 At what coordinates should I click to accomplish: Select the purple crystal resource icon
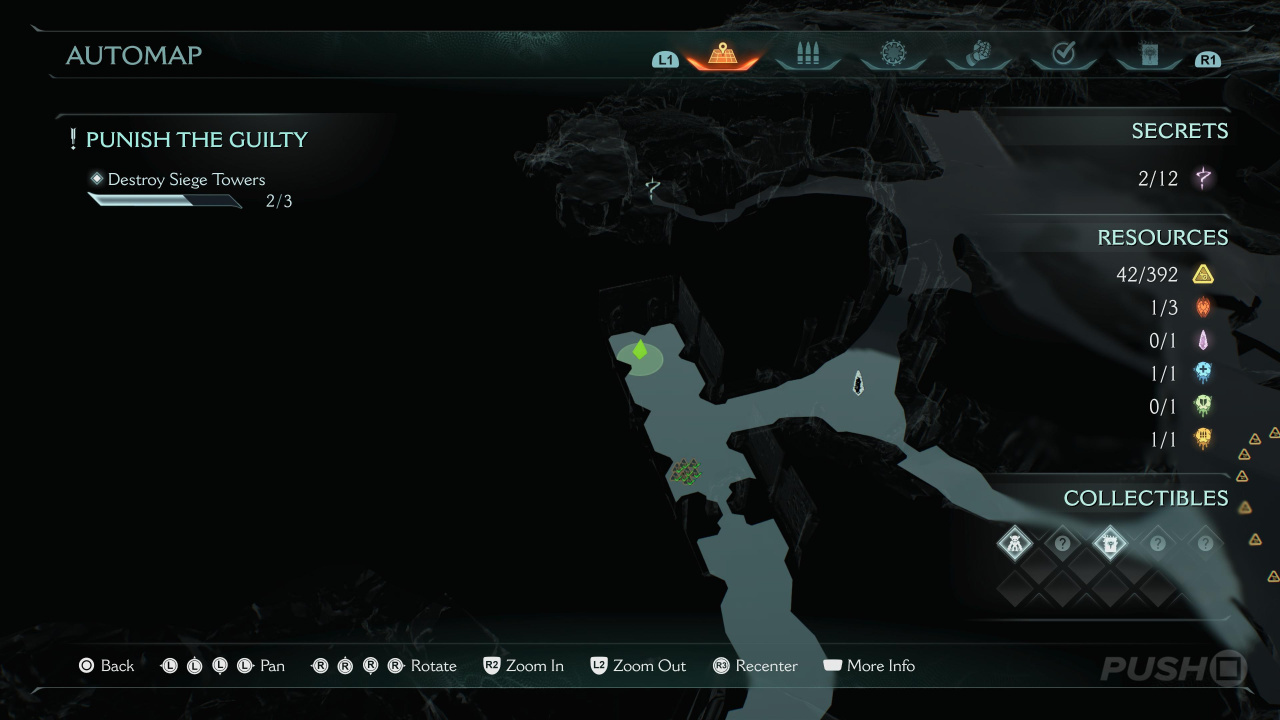[x=1203, y=340]
